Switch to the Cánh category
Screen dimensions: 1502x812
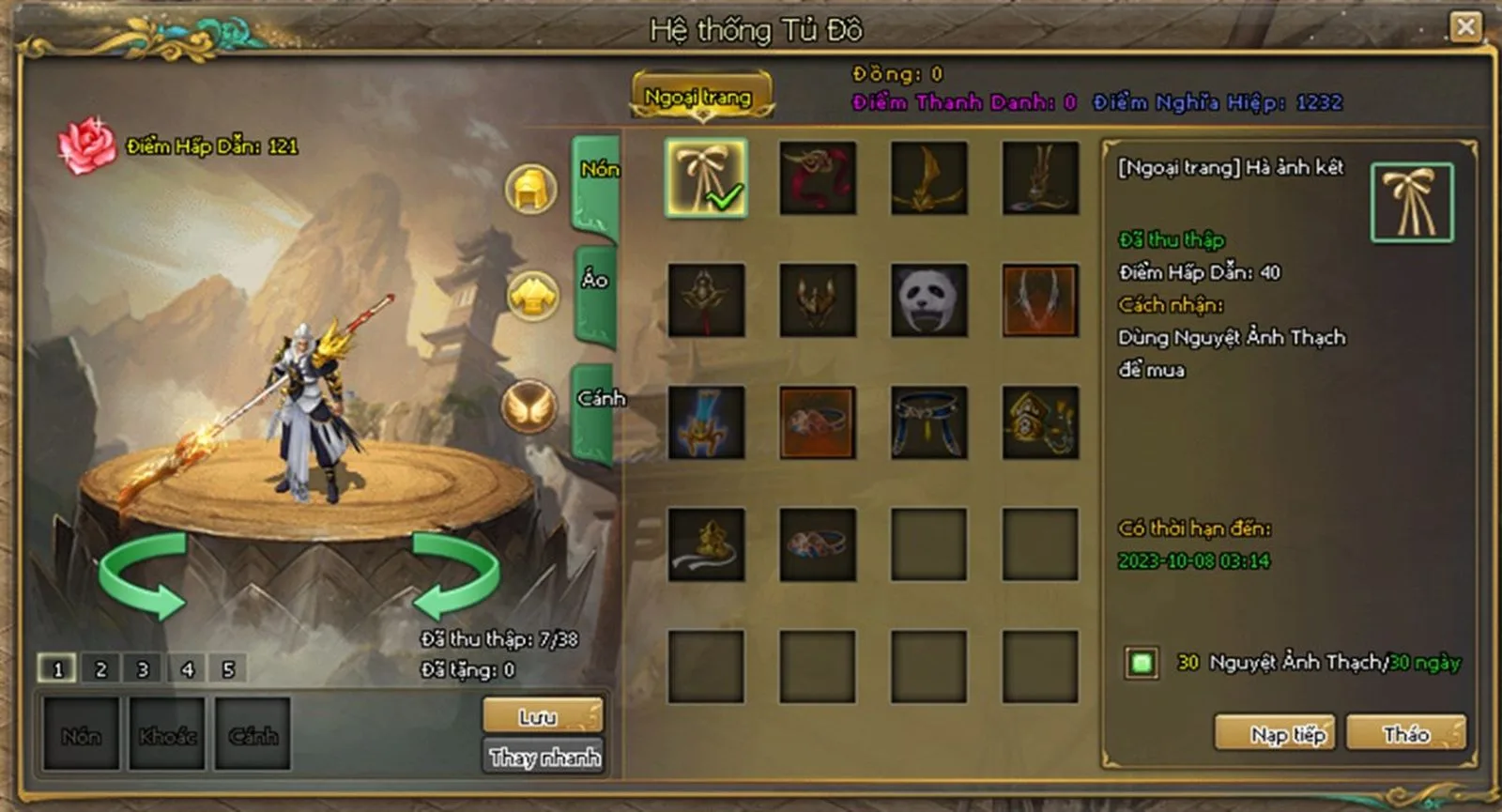pyautogui.click(x=597, y=410)
